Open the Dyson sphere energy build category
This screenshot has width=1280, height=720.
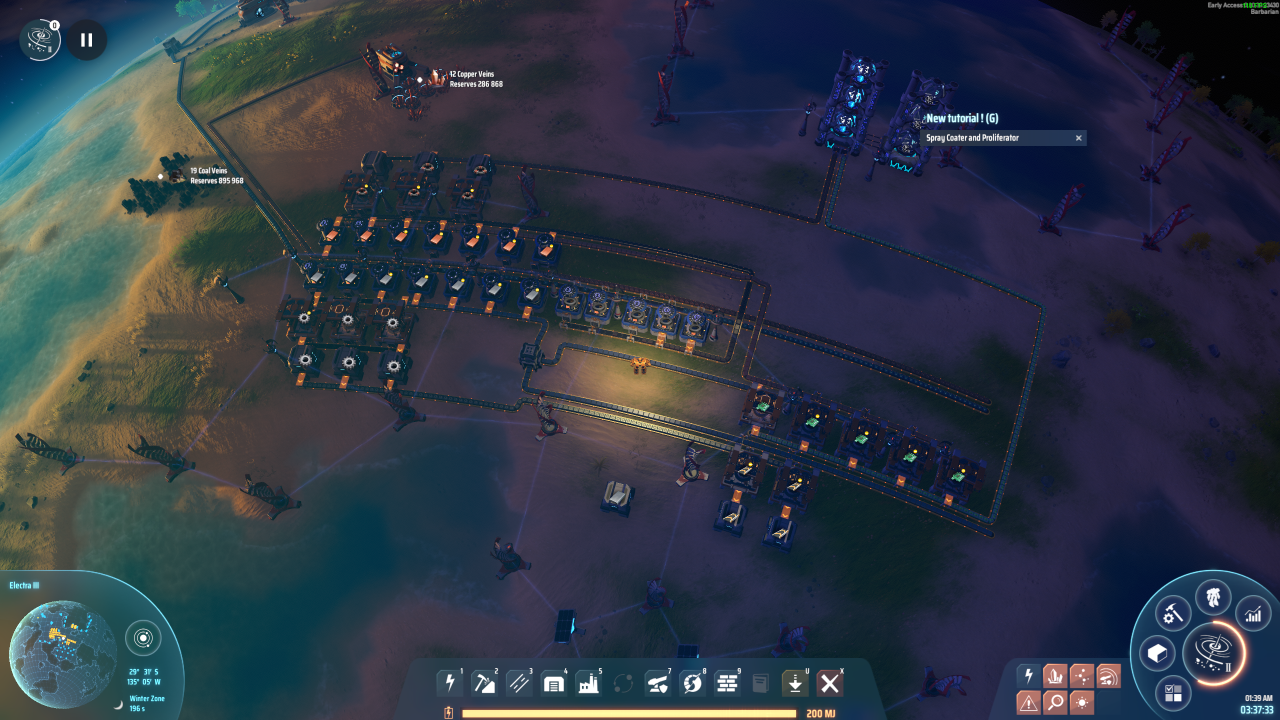pyautogui.click(x=692, y=683)
